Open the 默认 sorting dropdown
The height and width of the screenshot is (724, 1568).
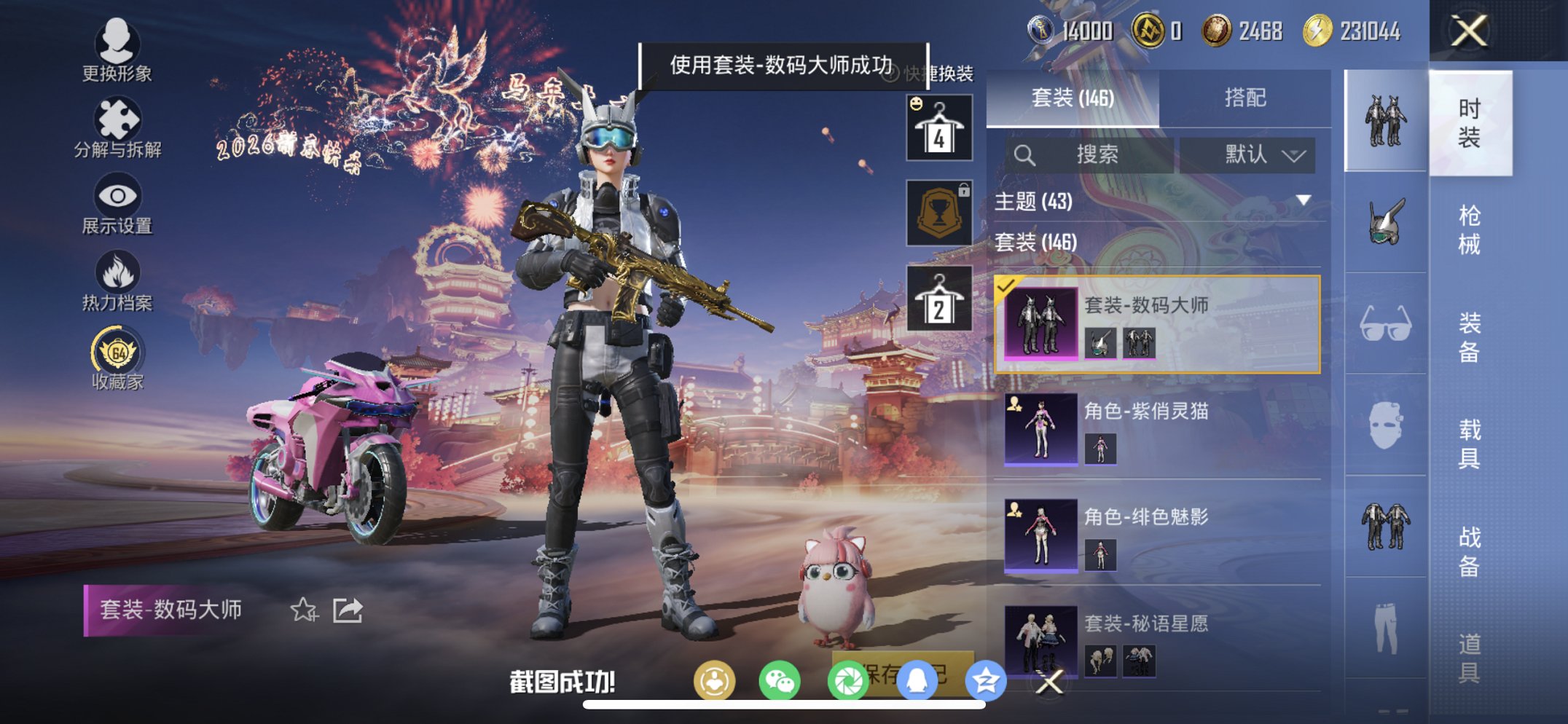pyautogui.click(x=1247, y=155)
